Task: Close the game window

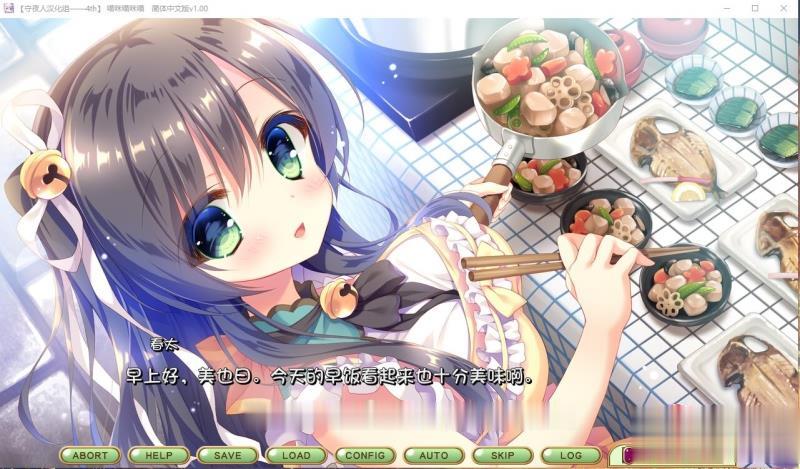Action: pyautogui.click(x=783, y=8)
